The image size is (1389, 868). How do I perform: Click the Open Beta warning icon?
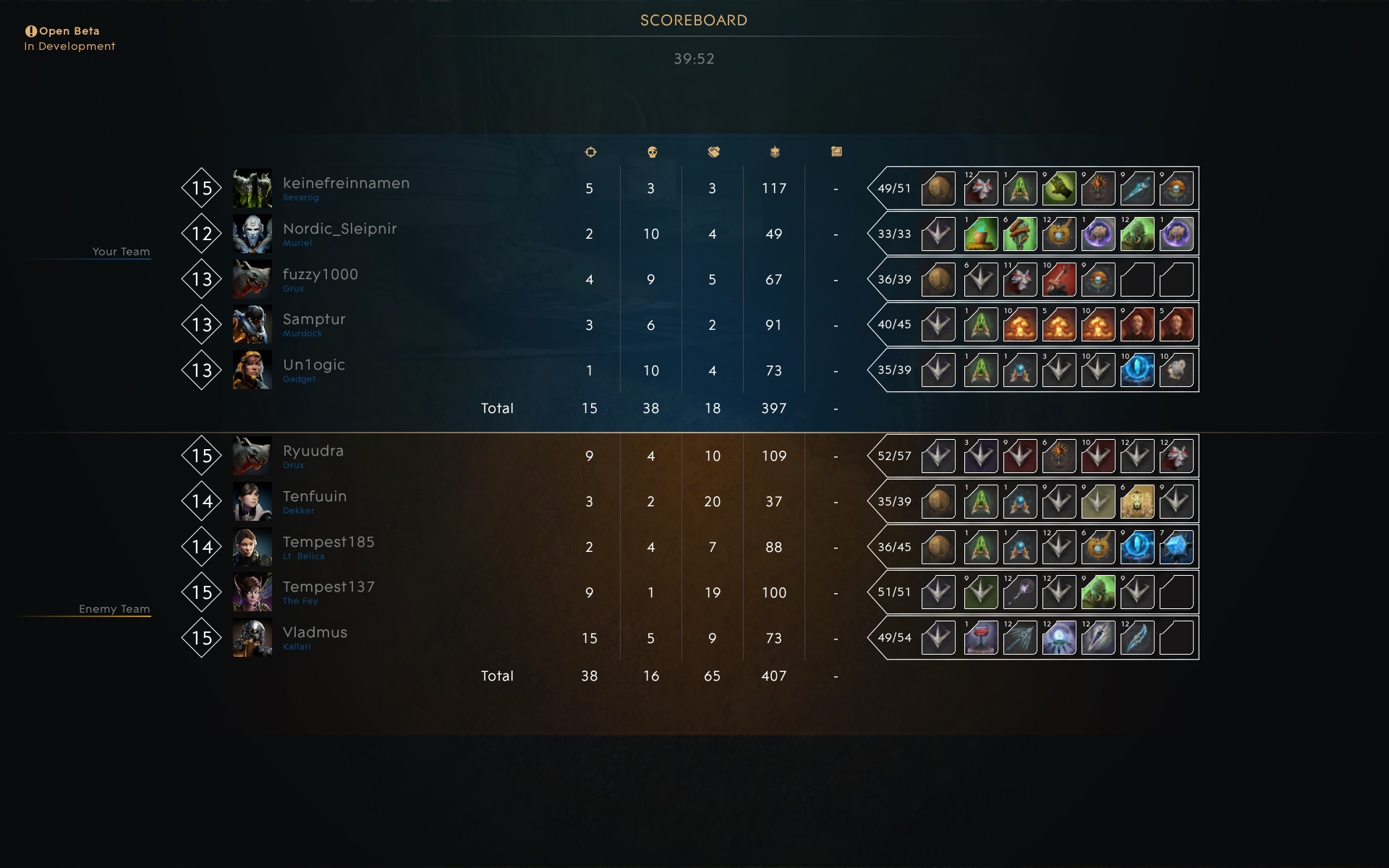tap(31, 31)
